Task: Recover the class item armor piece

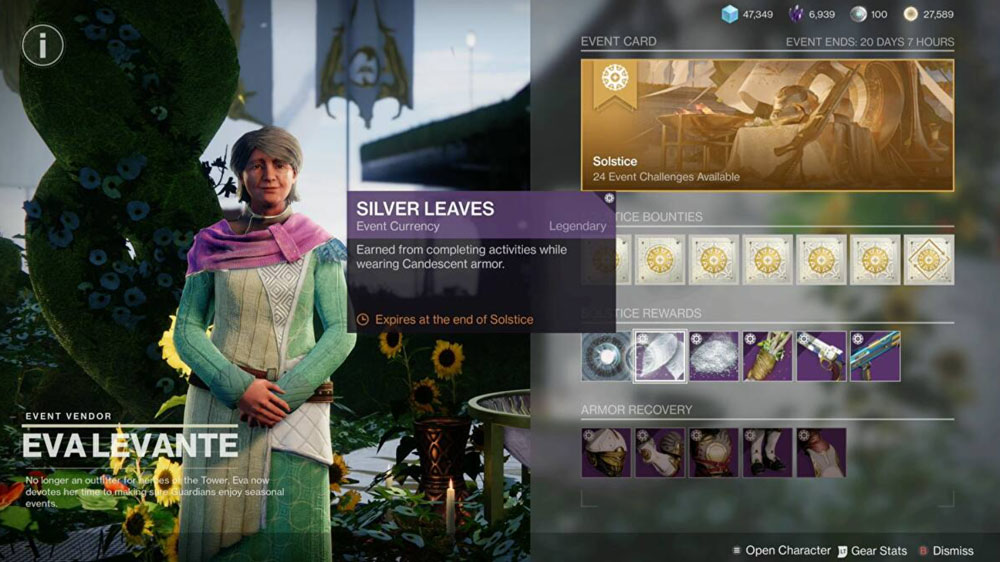Action: (x=821, y=453)
